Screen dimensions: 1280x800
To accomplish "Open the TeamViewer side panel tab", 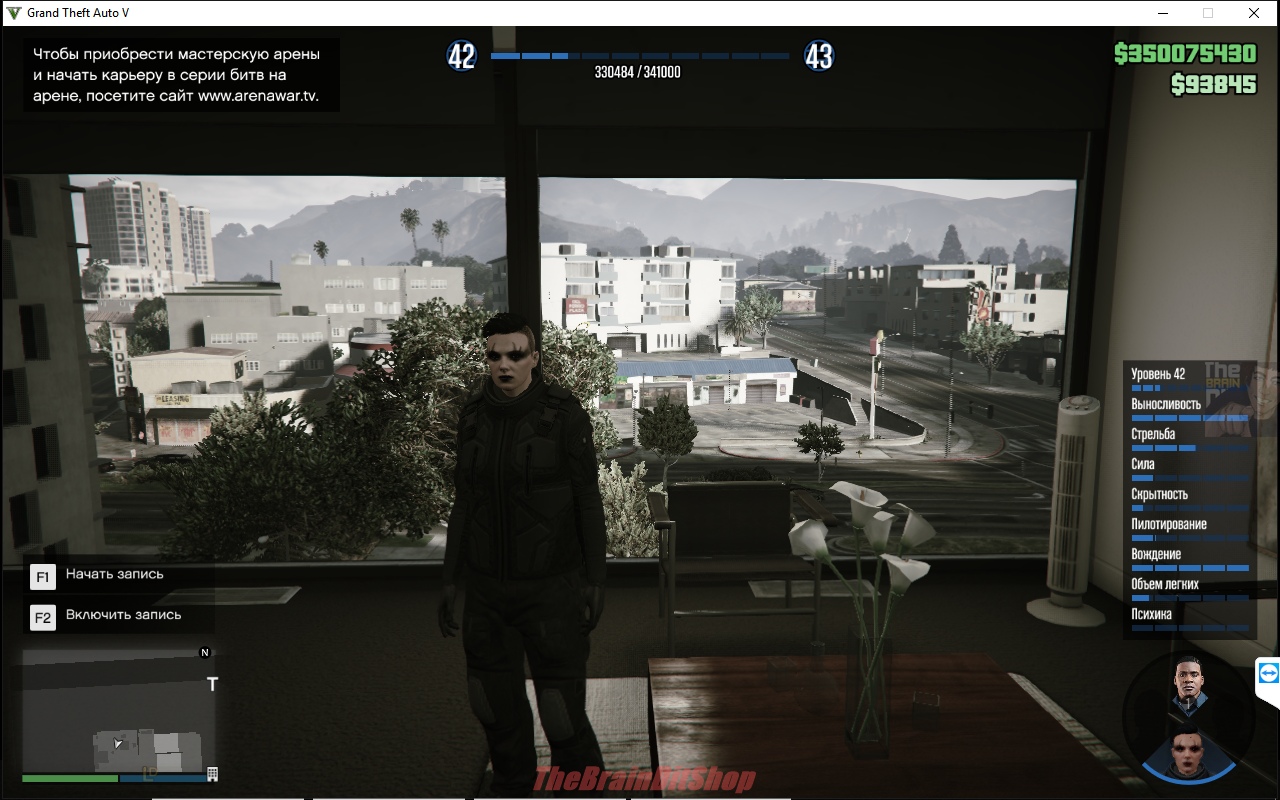I will coord(1268,674).
